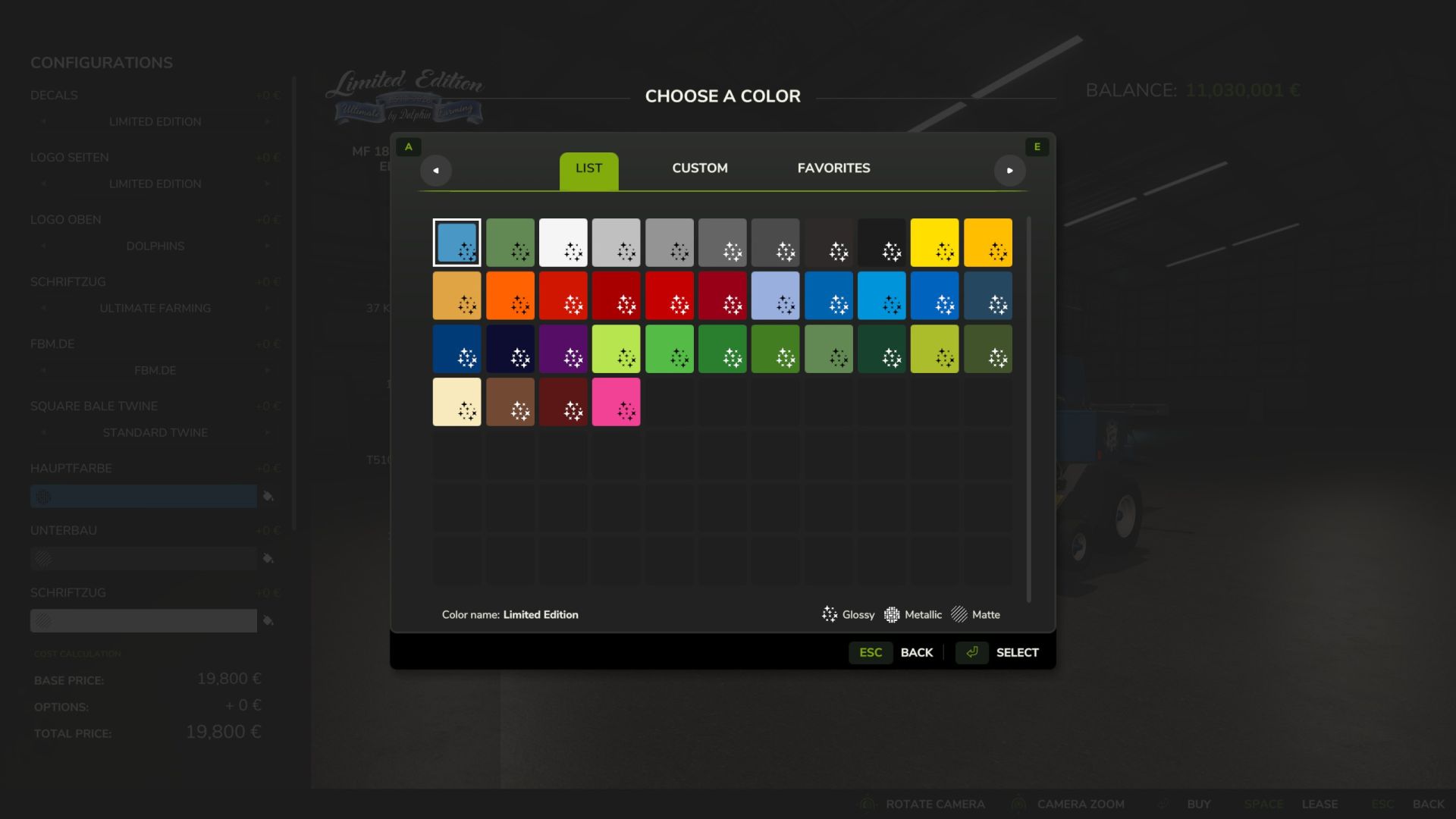Viewport: 1456px width, 819px height.
Task: Click the Metallic finish legend icon
Action: [x=892, y=614]
